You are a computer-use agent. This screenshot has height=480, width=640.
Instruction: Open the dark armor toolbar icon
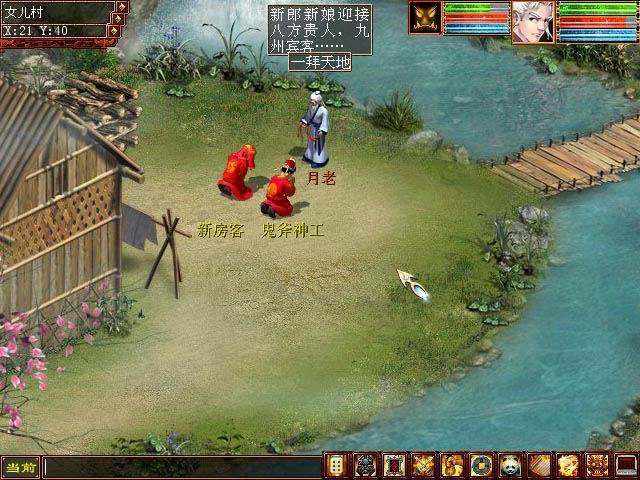366,465
